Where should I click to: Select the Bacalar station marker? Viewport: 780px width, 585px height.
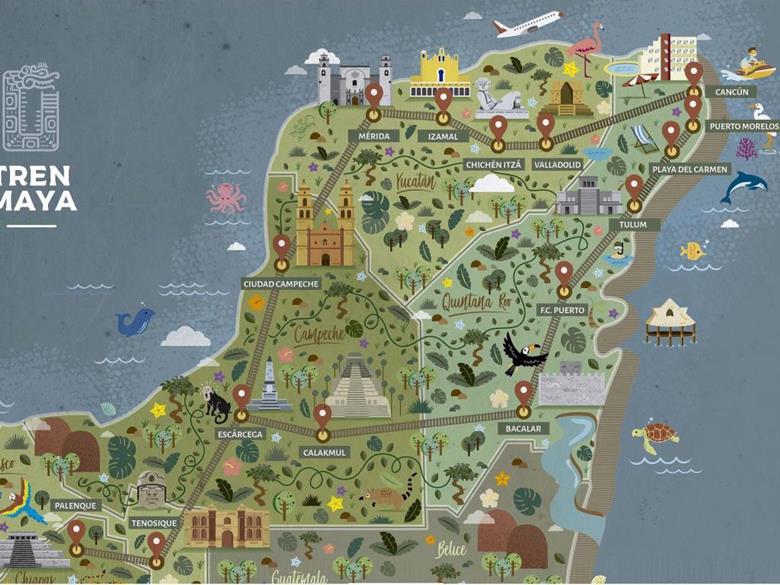[524, 394]
